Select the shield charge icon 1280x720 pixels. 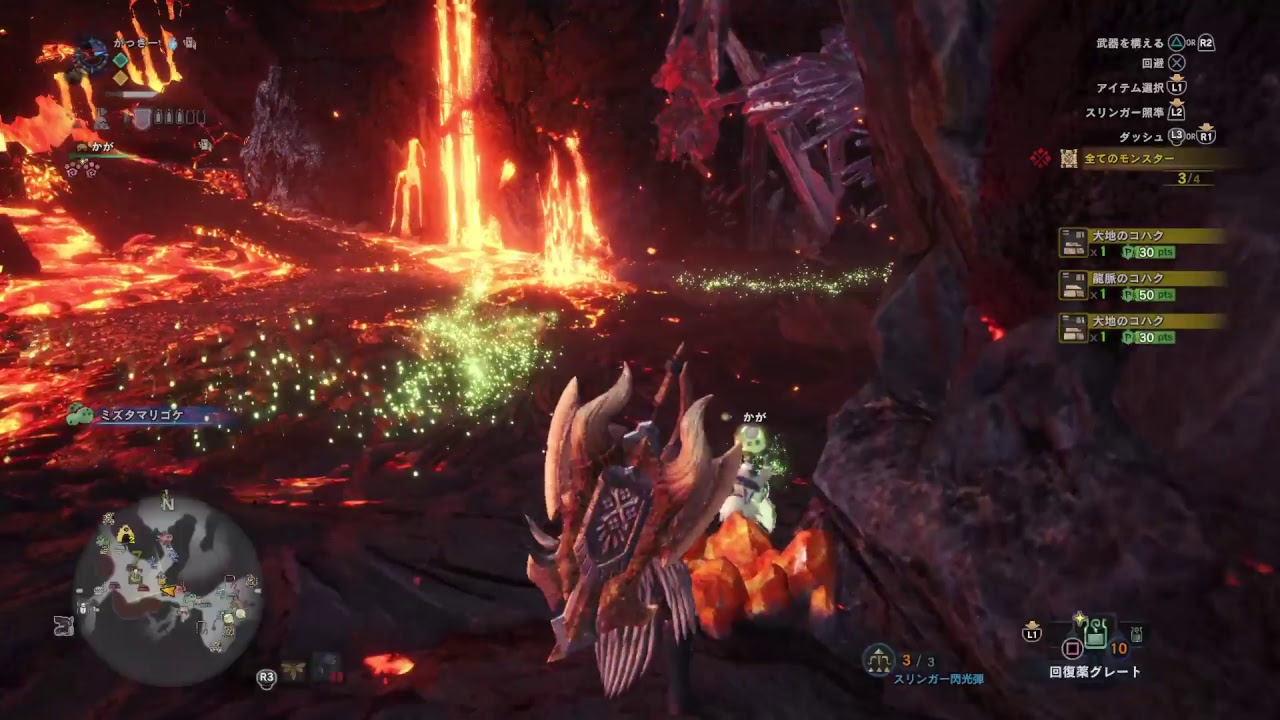(143, 119)
